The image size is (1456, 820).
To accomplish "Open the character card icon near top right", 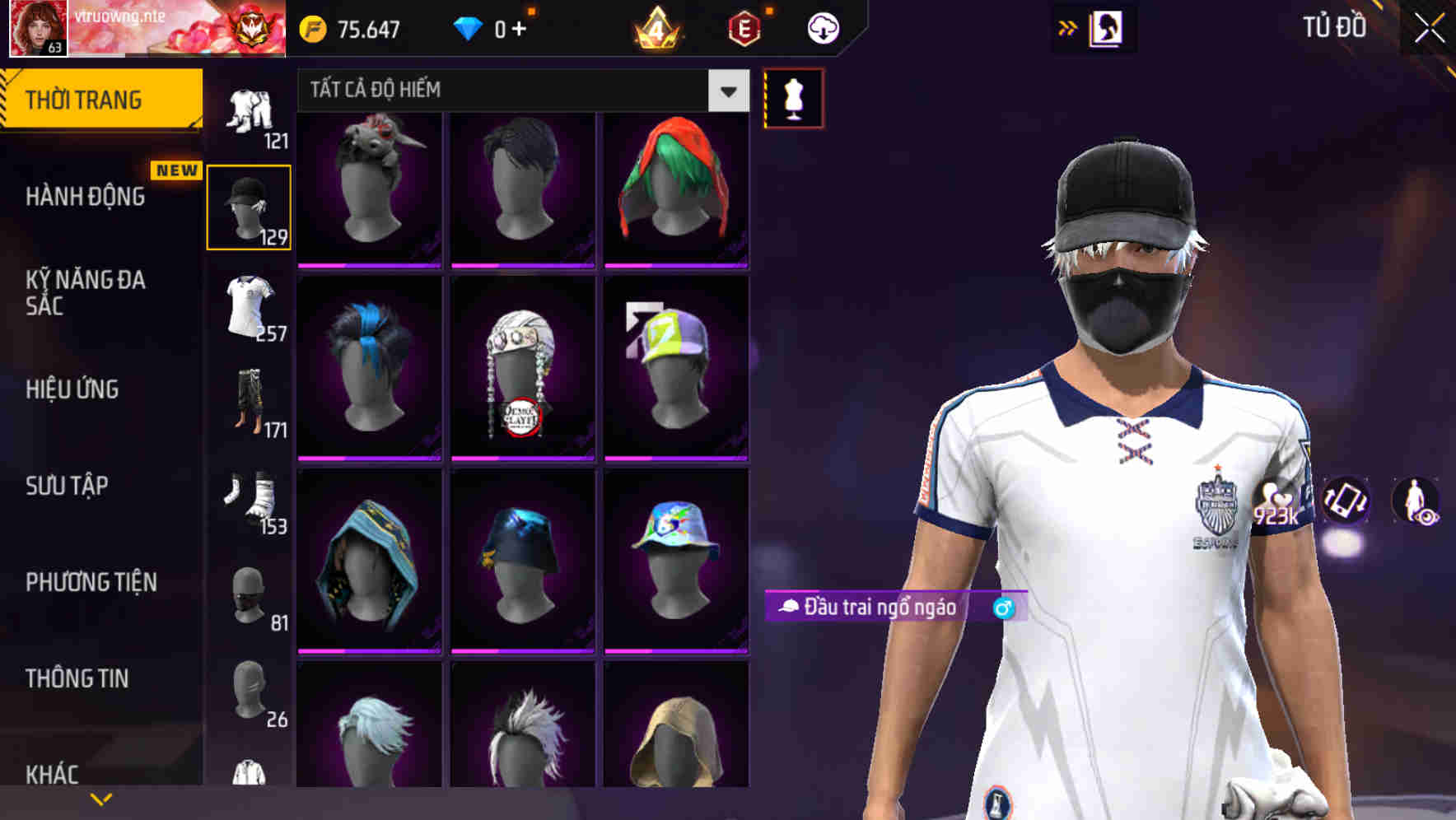I will (x=1108, y=27).
